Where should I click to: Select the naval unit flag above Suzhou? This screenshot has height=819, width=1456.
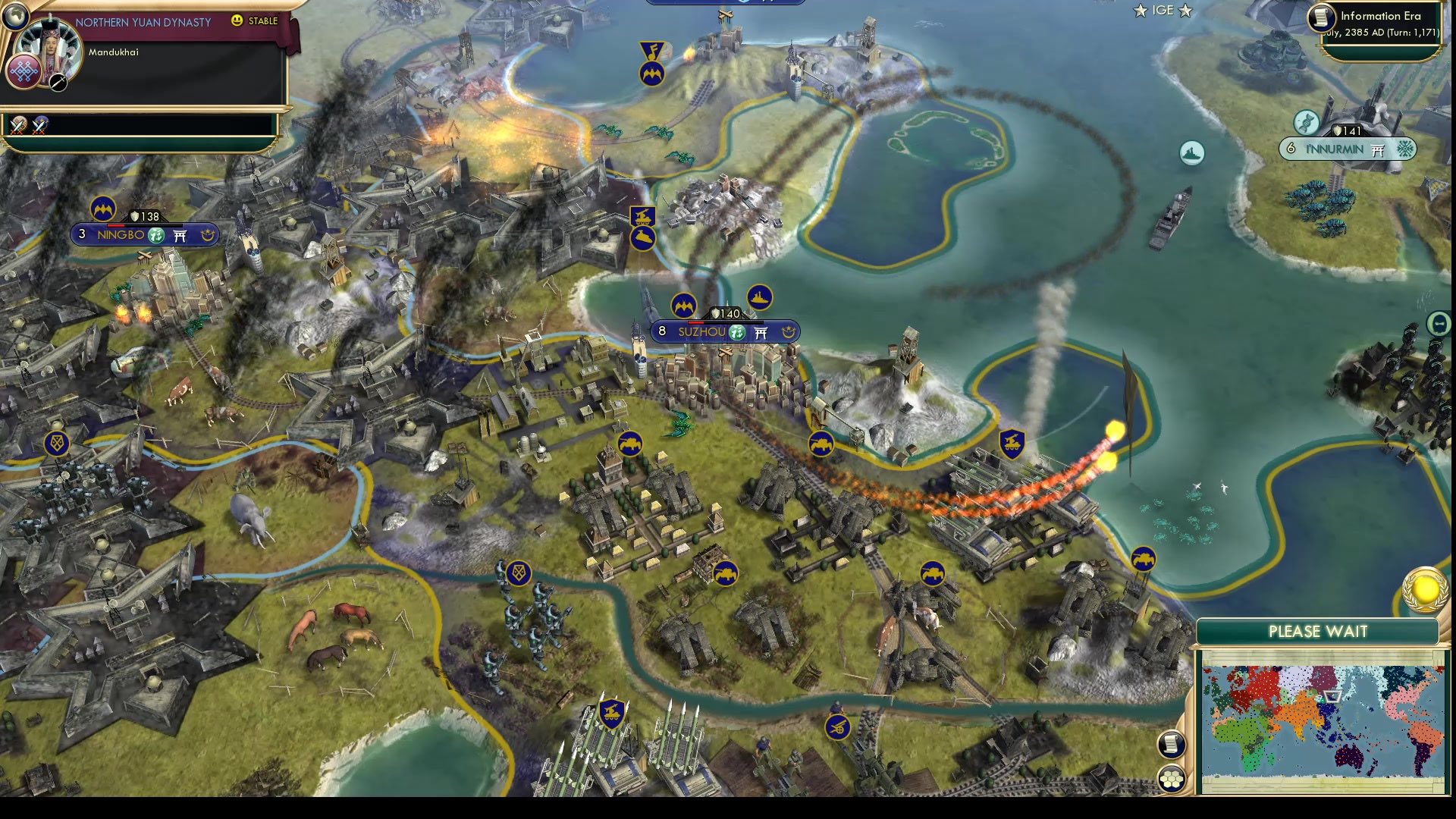[759, 297]
